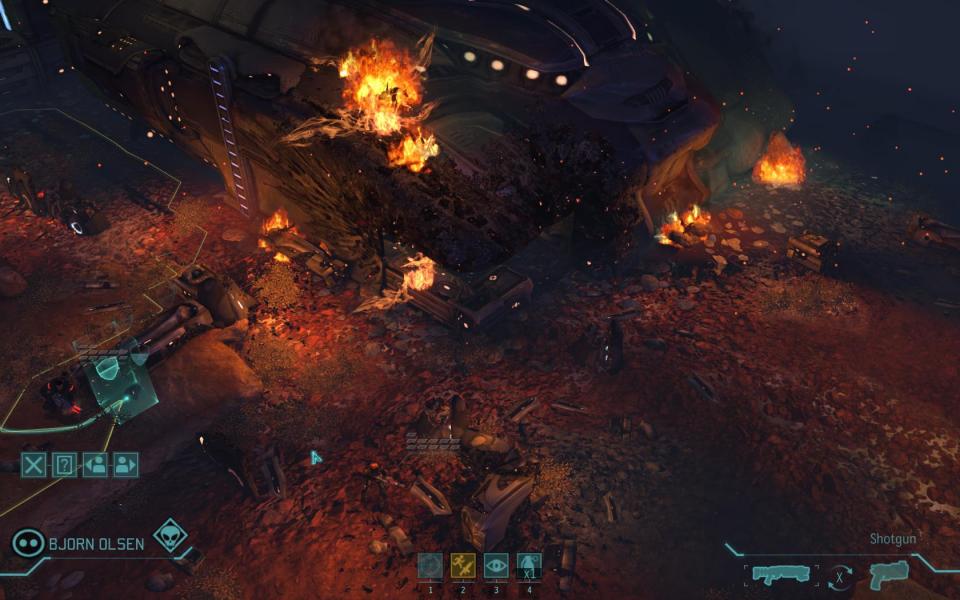The width and height of the screenshot is (960, 600).
Task: Click the swap weapons arrows icon
Action: tap(838, 576)
